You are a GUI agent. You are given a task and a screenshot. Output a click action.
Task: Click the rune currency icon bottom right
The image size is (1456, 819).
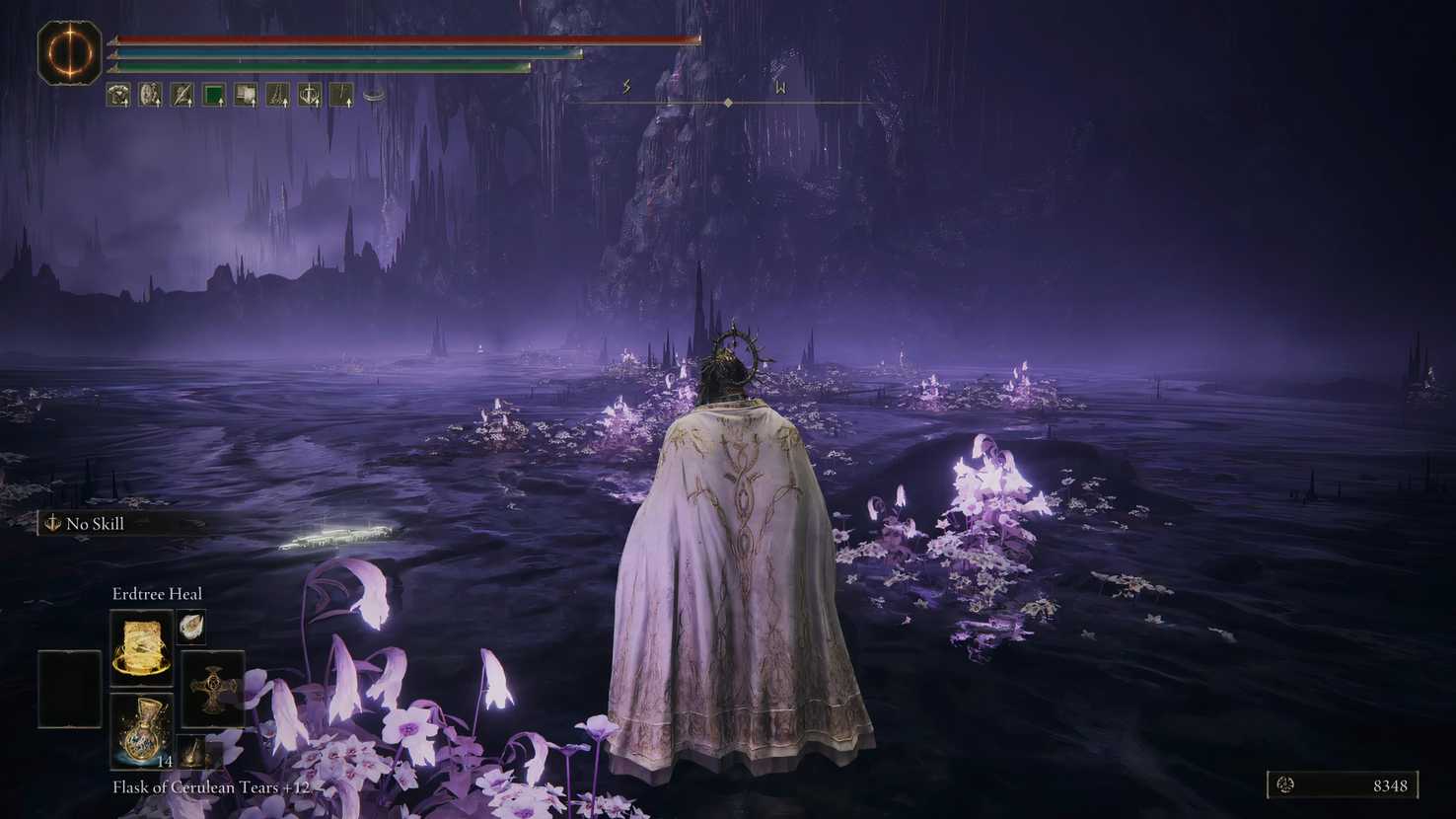(x=1284, y=785)
